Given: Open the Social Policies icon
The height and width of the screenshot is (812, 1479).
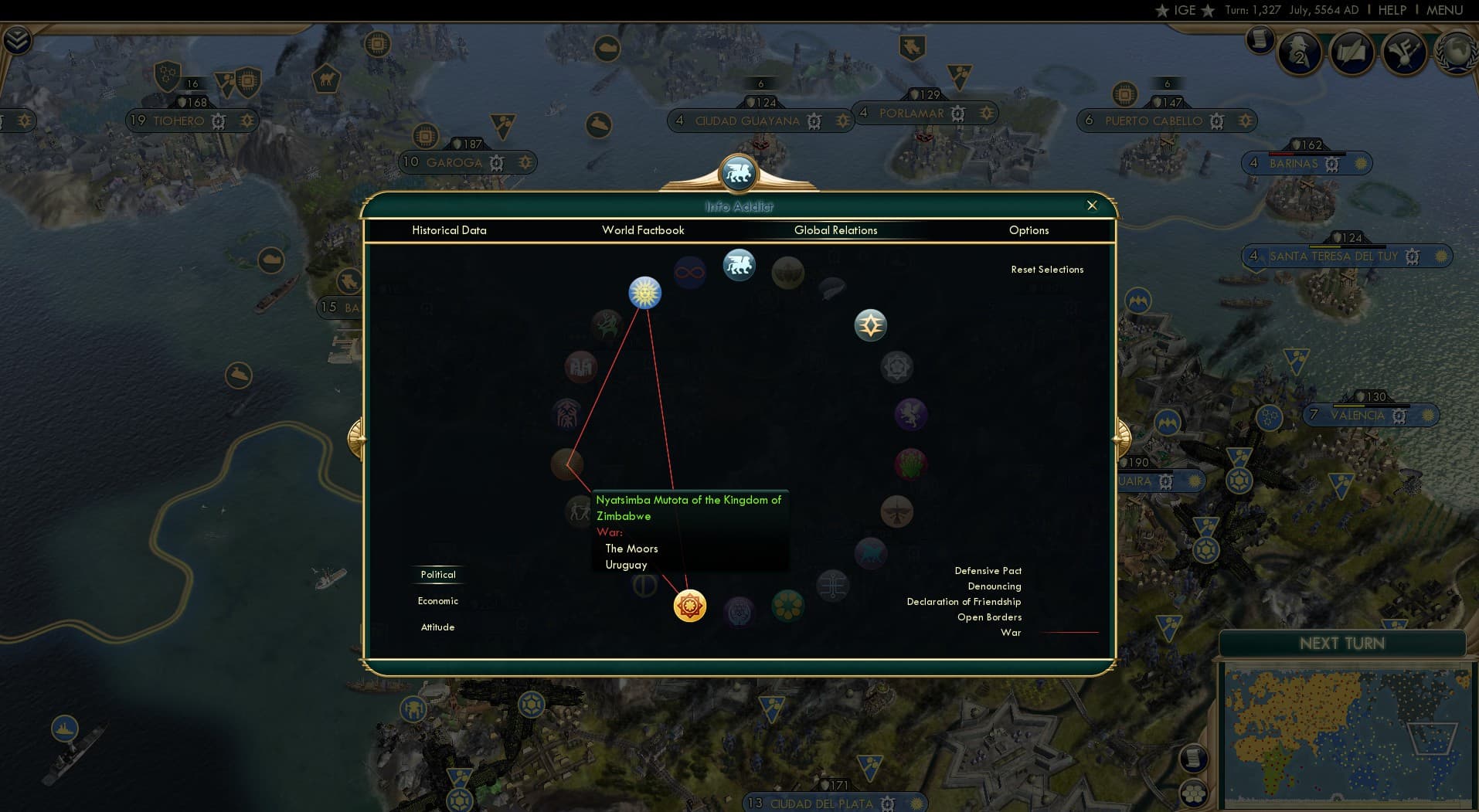Looking at the screenshot, I should (1405, 53).
